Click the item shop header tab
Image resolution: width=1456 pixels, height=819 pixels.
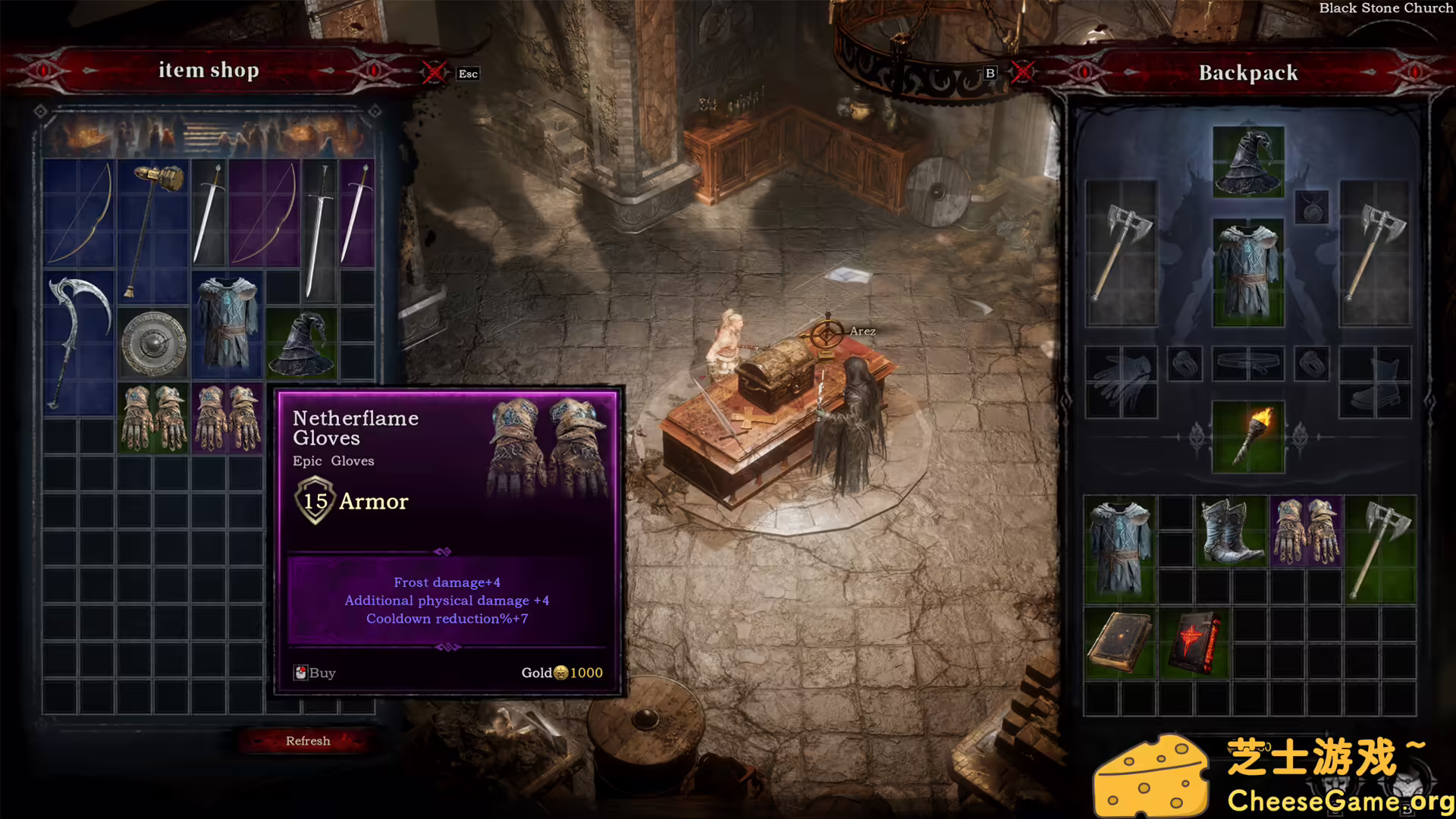(x=209, y=70)
